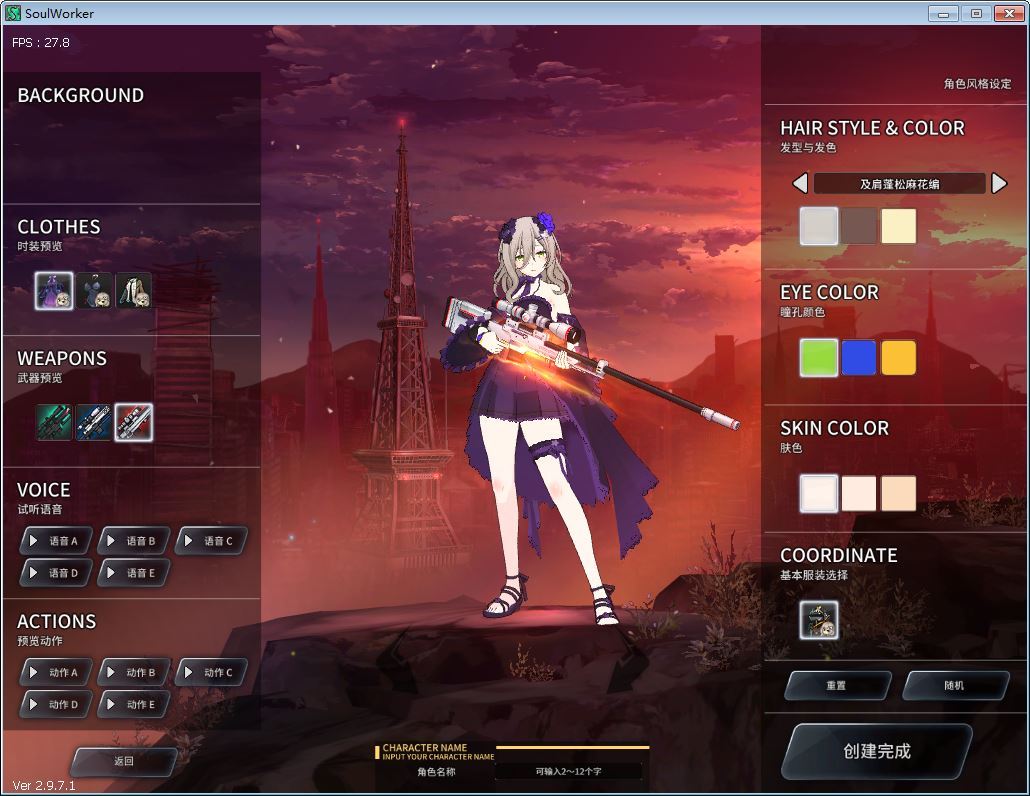Switch to the next hair style arrow
The width and height of the screenshot is (1030, 796).
[x=998, y=184]
